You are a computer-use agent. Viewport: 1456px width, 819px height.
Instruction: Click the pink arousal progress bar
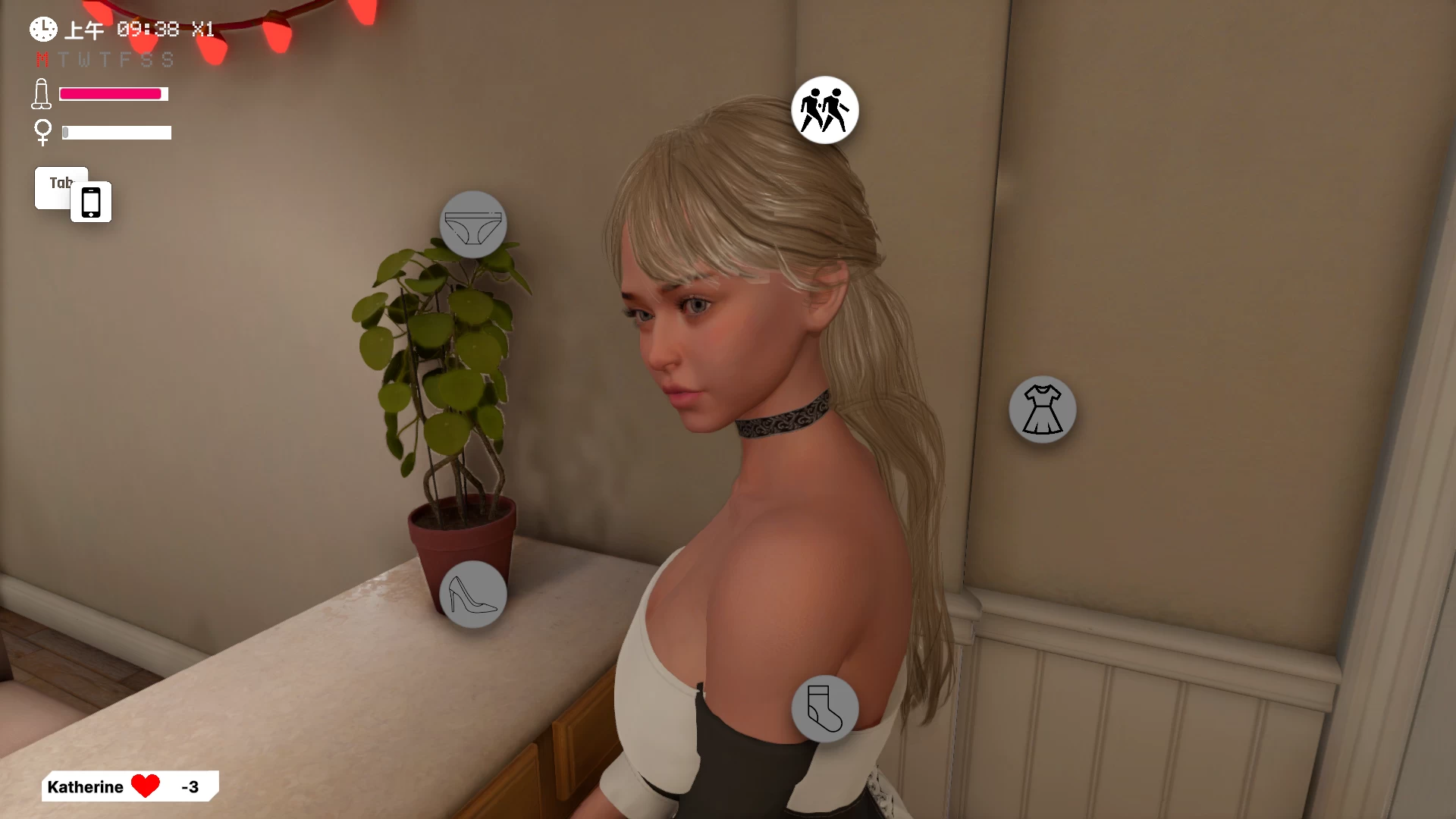coord(112,93)
